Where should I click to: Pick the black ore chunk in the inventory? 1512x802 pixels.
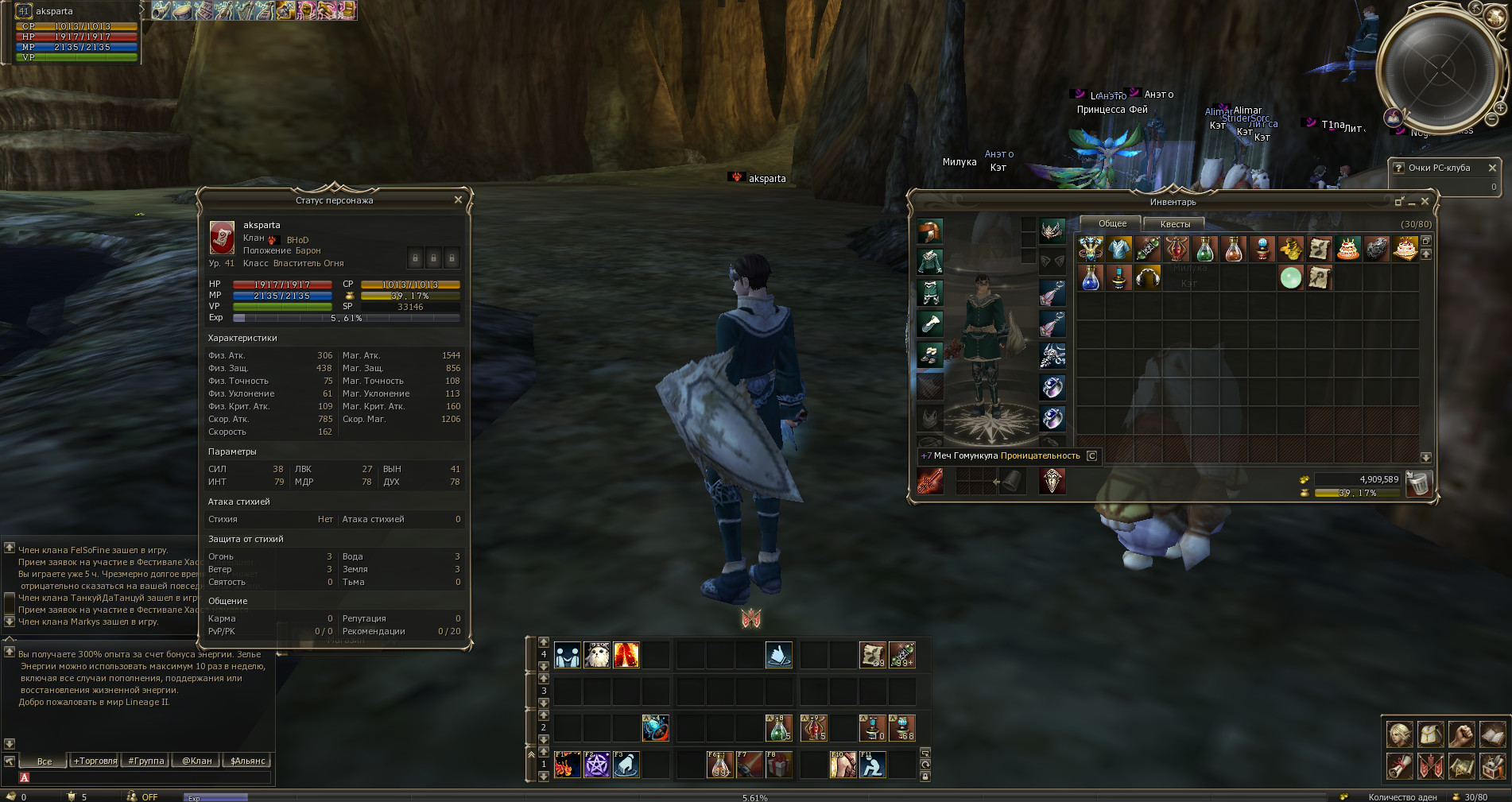[1377, 250]
